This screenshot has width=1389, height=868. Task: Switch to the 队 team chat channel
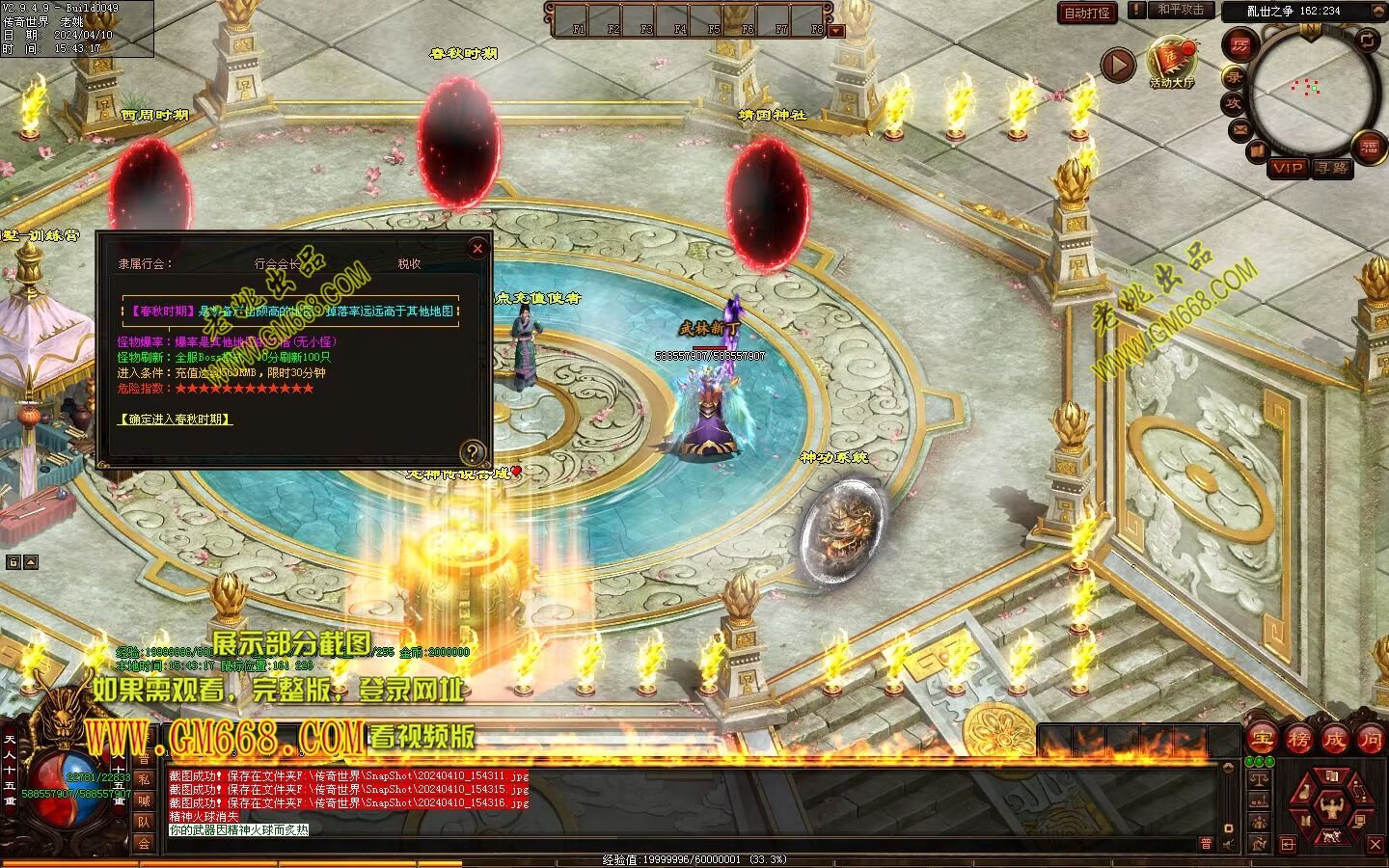tap(144, 822)
